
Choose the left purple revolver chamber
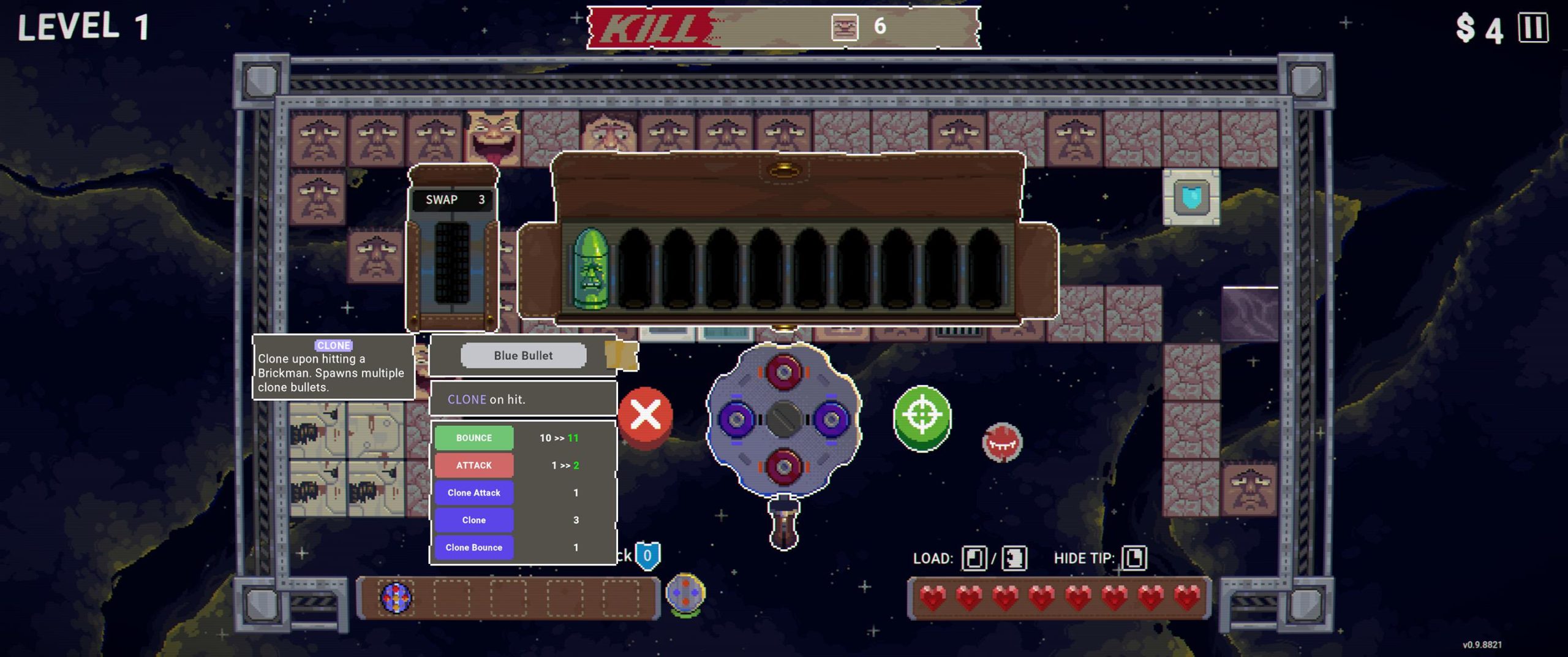click(737, 419)
